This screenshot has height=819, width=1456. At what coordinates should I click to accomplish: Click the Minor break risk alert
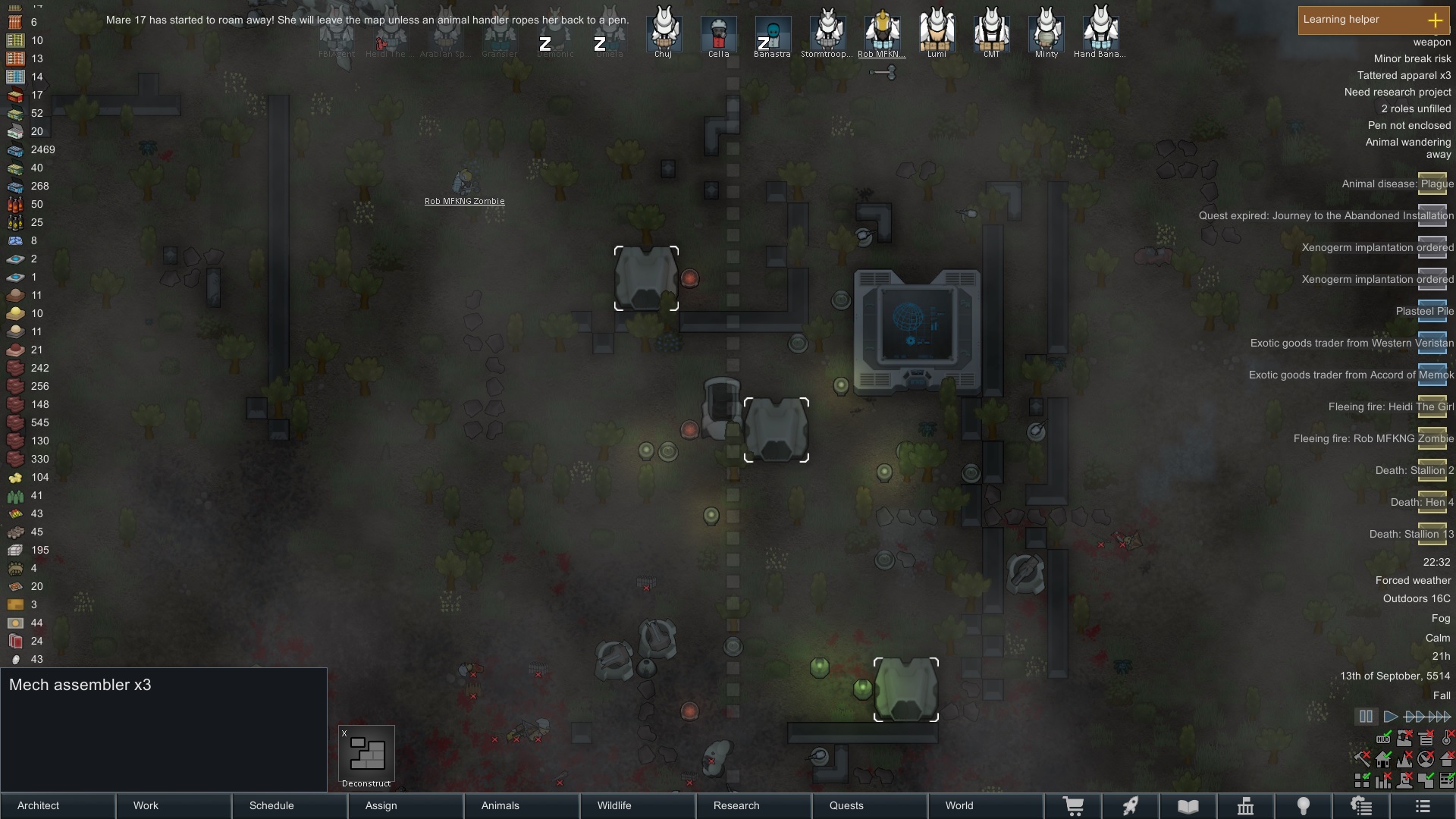(x=1412, y=58)
